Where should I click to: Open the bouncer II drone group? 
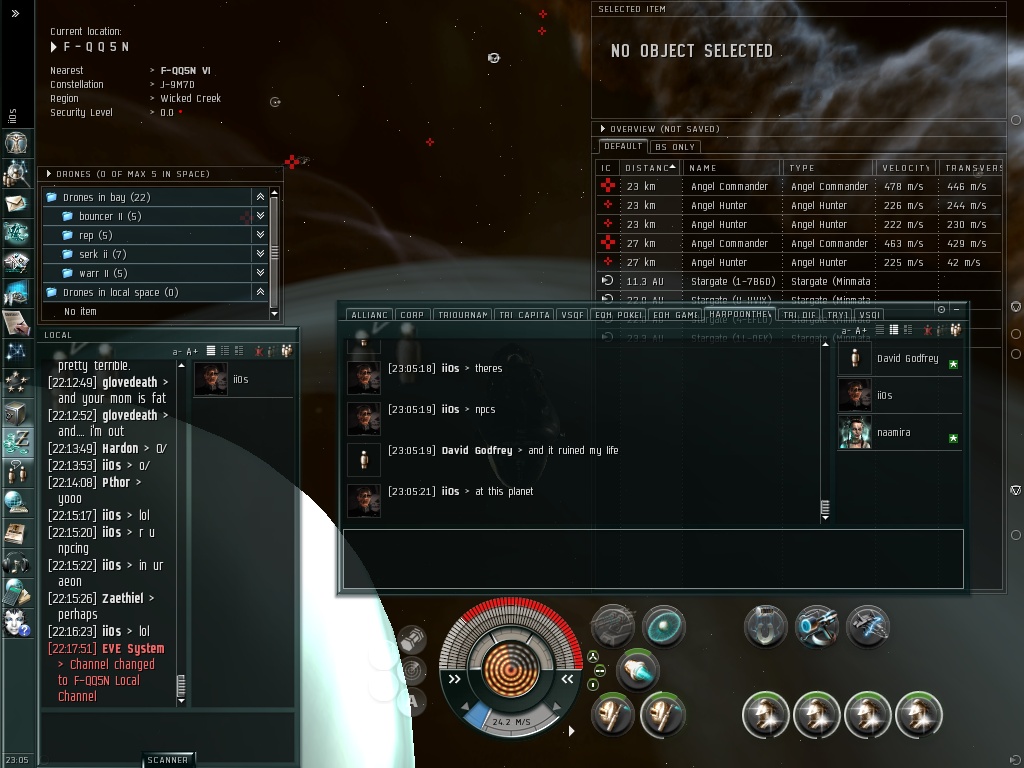(110, 216)
